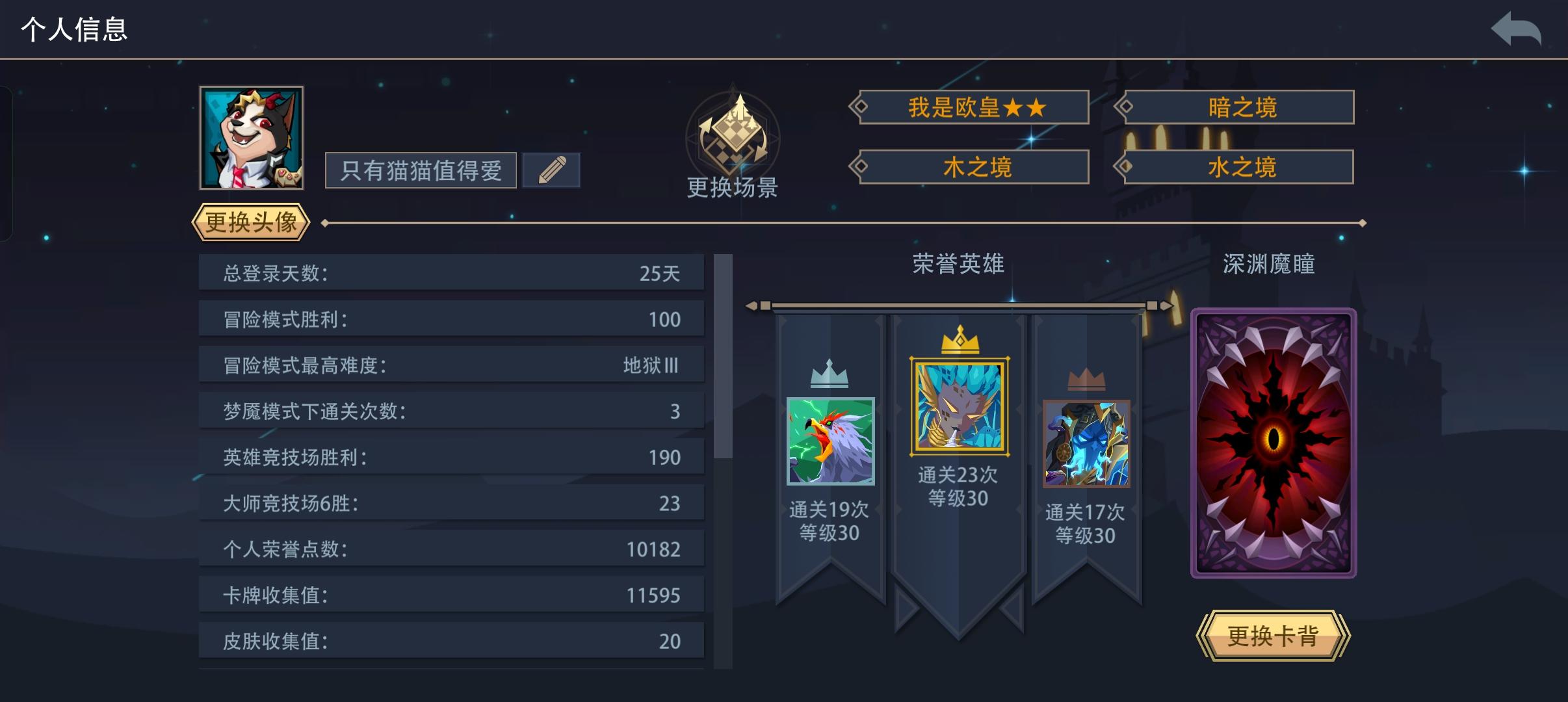The image size is (1568, 702).
Task: Select the 水之境 scene banner
Action: click(1238, 166)
